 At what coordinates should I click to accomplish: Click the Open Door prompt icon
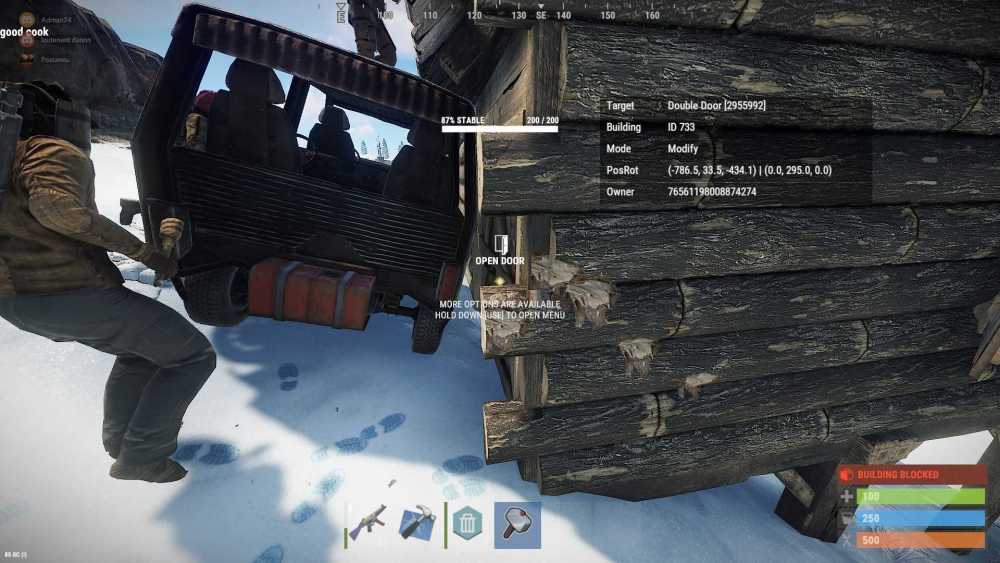pyautogui.click(x=500, y=244)
